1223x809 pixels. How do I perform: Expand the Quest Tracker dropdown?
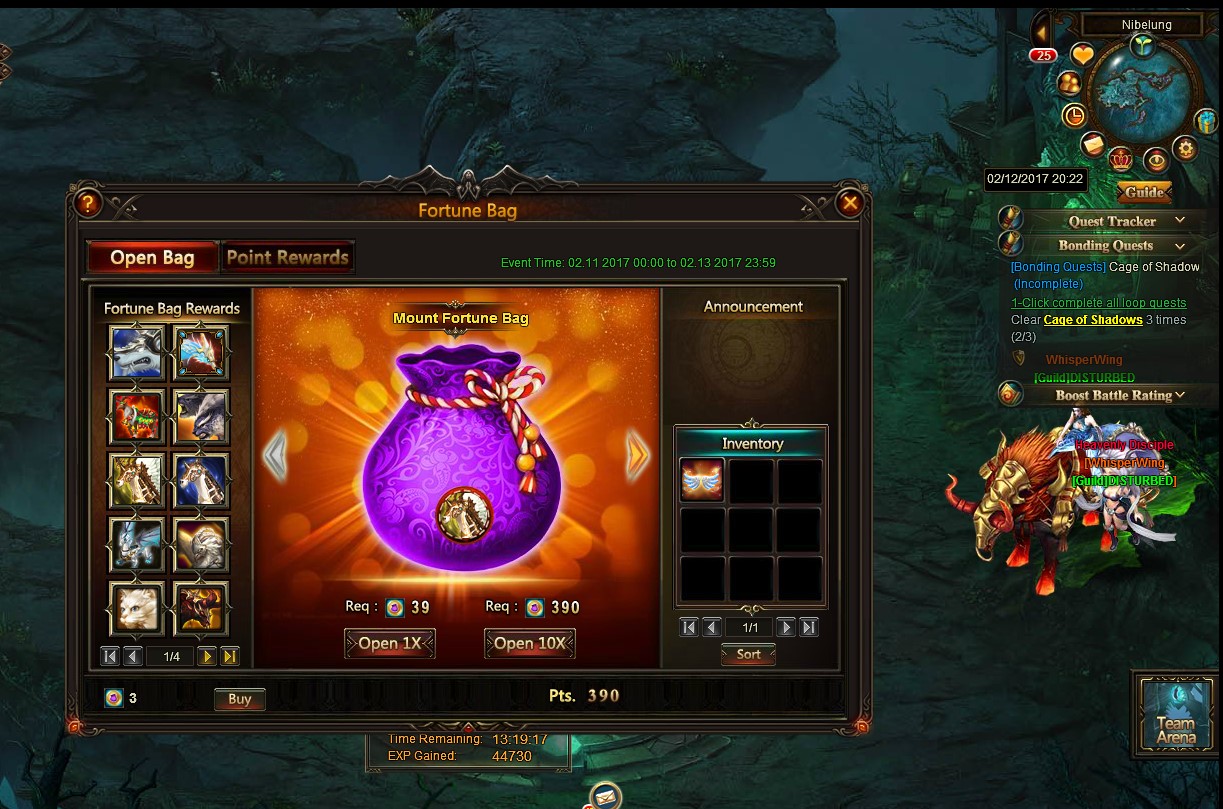(x=1180, y=221)
